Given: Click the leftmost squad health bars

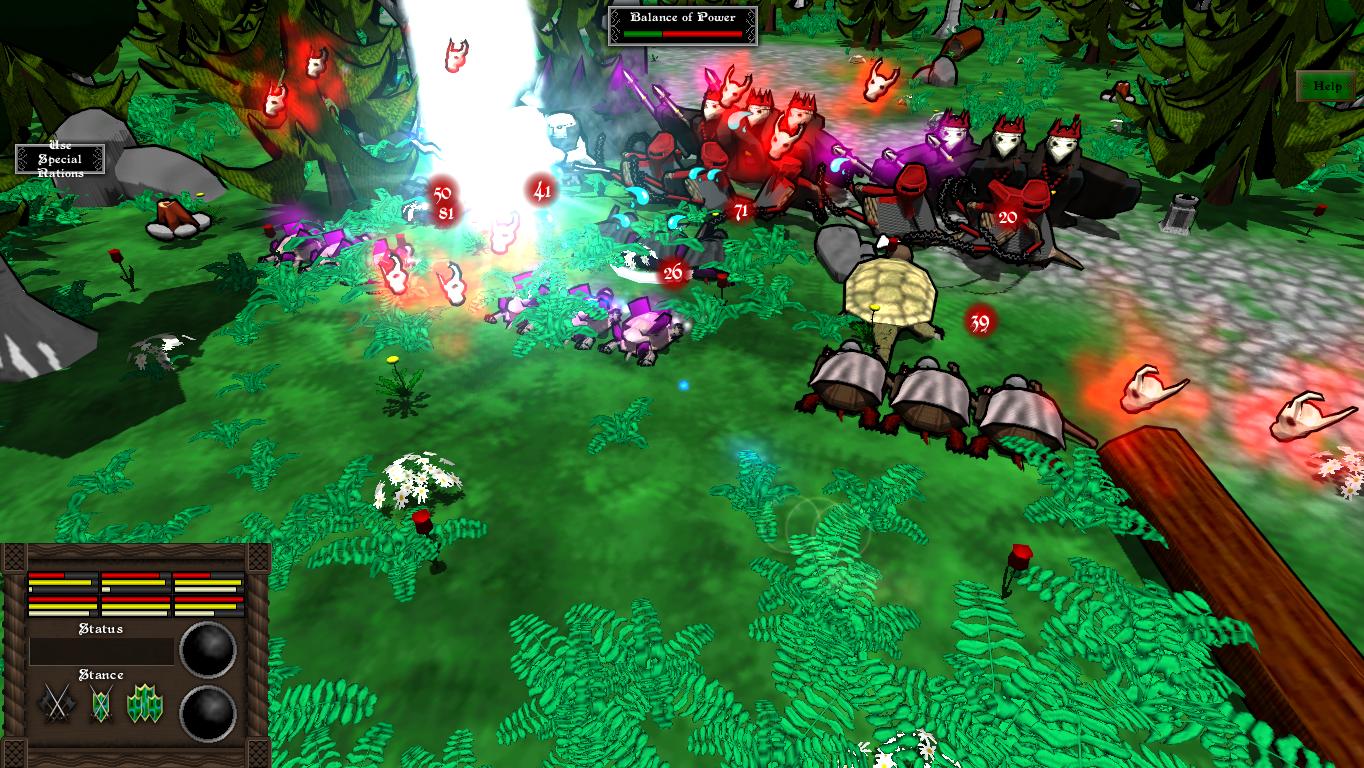Looking at the screenshot, I should (62, 596).
